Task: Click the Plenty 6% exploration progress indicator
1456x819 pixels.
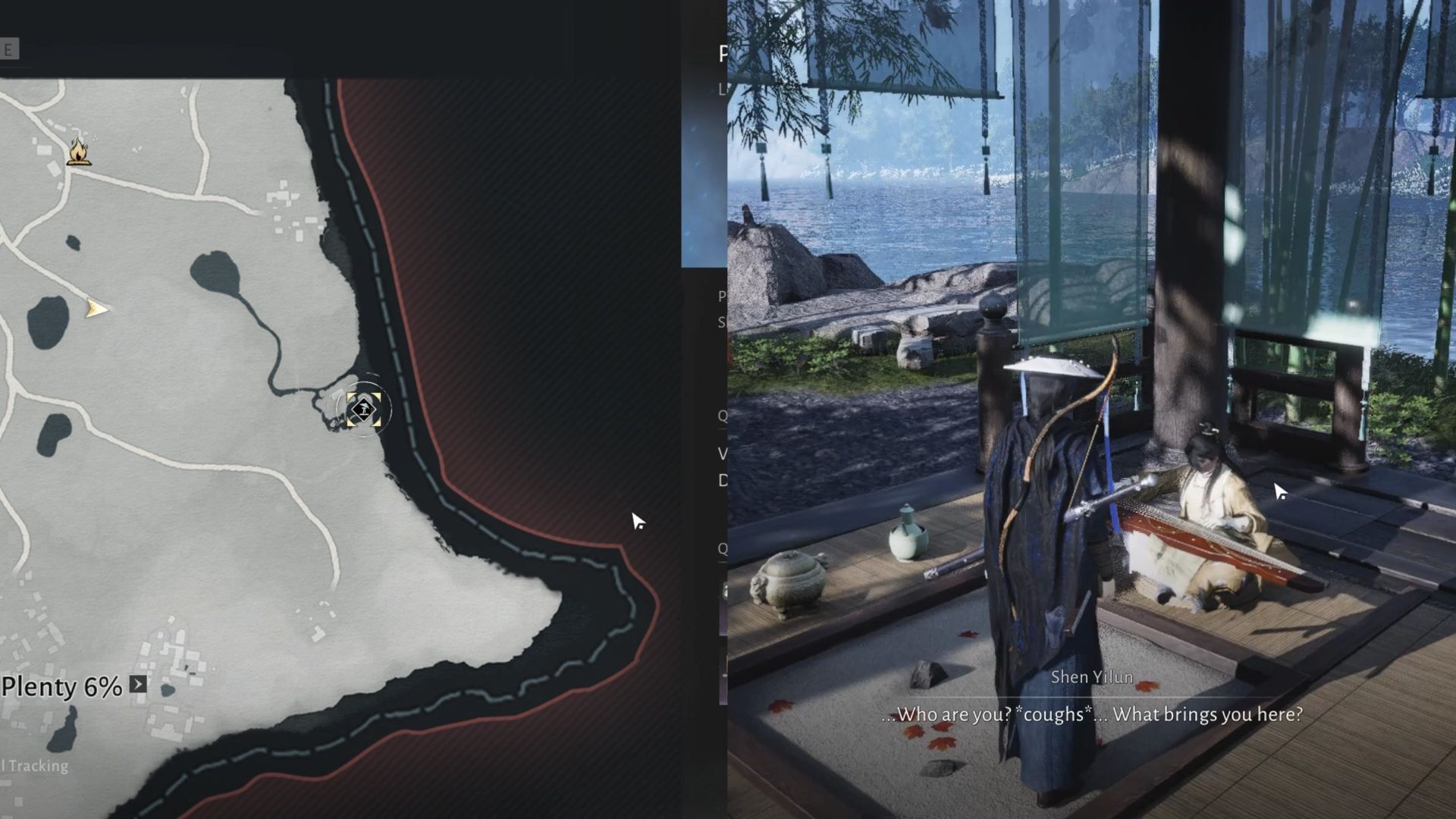Action: point(61,687)
